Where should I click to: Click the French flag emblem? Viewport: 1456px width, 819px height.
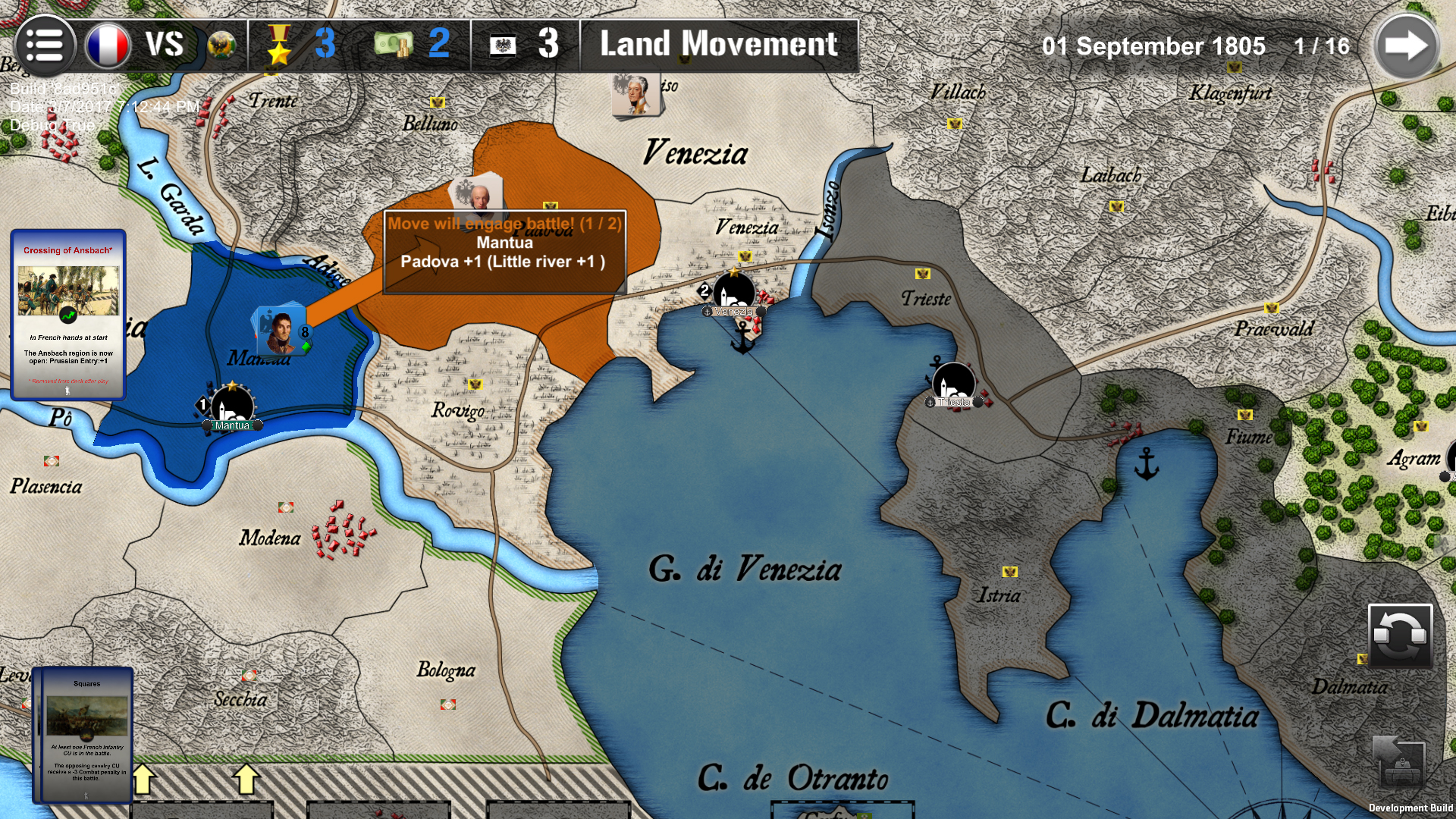pos(107,44)
